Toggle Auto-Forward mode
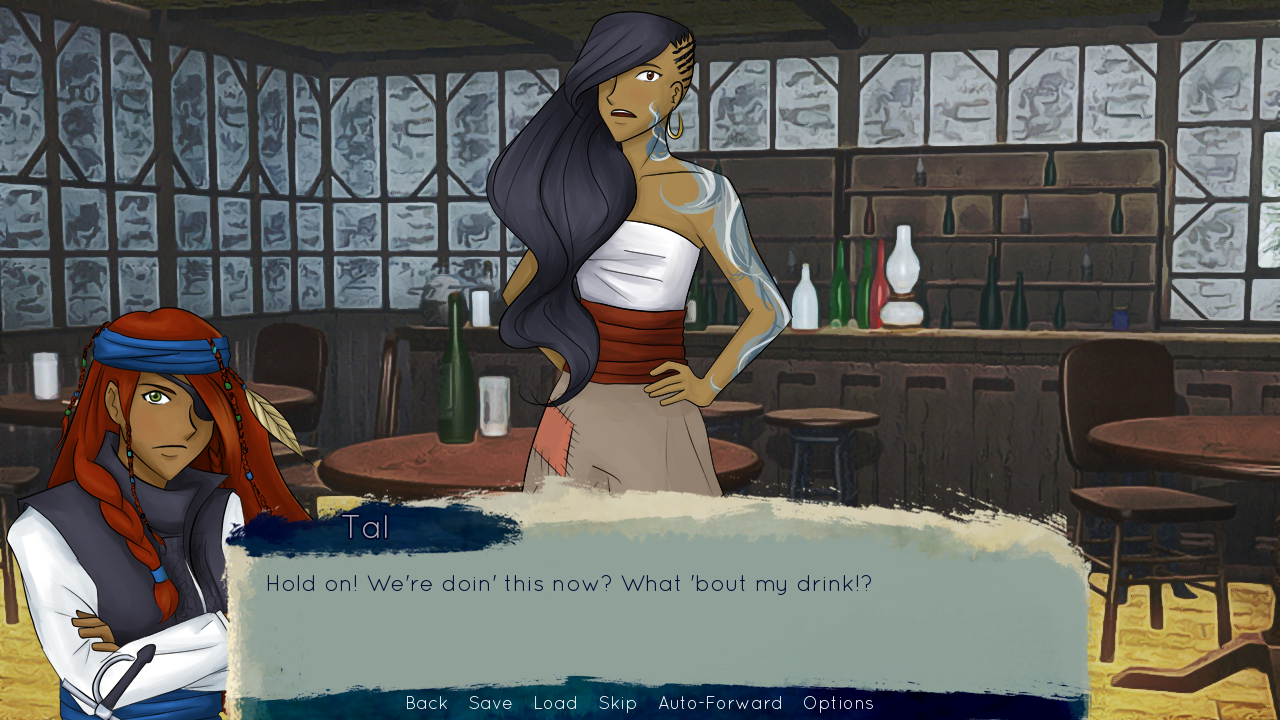Viewport: 1280px width, 720px height. point(718,703)
